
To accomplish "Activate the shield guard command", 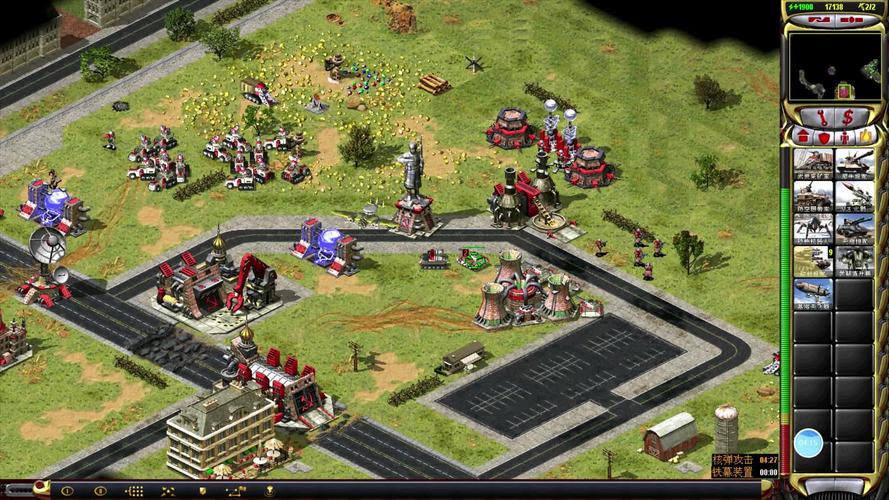I will 204,491.
